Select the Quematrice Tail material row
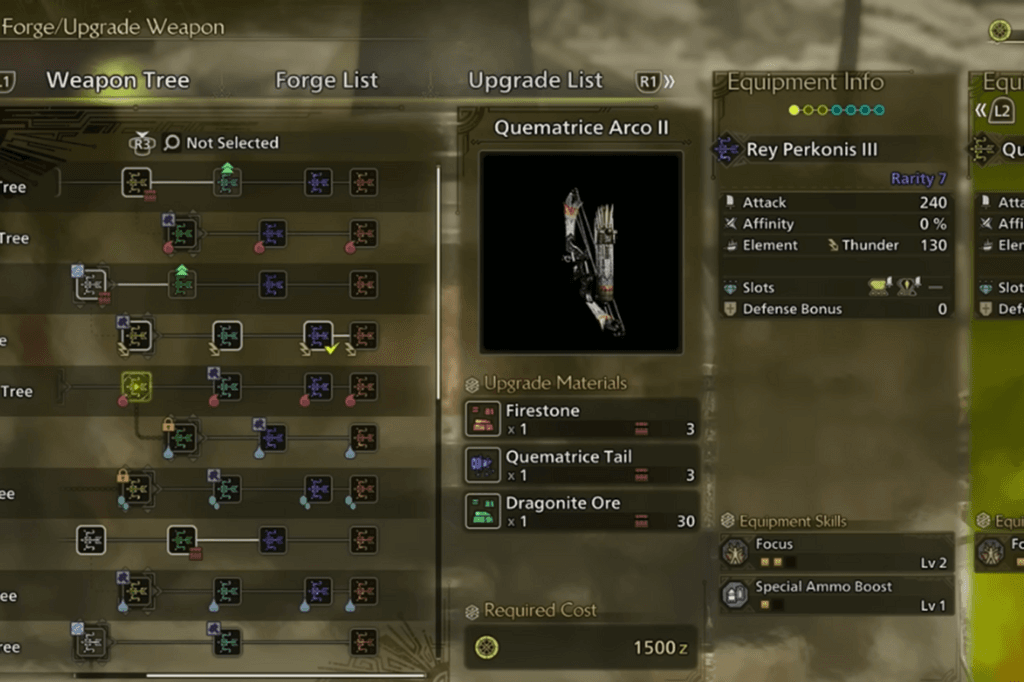Viewport: 1024px width, 682px height. coord(581,465)
